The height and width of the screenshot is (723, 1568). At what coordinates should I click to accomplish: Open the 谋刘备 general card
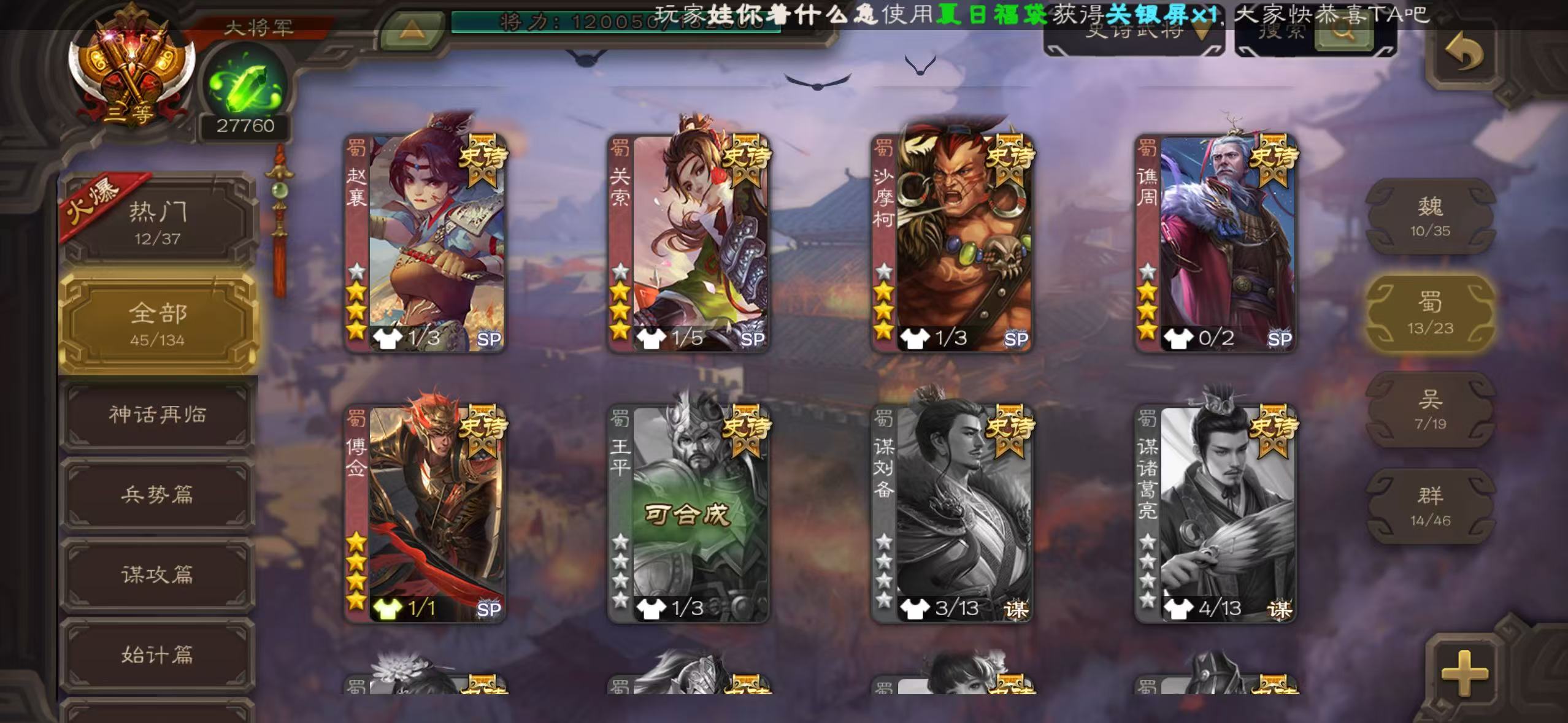click(x=952, y=513)
